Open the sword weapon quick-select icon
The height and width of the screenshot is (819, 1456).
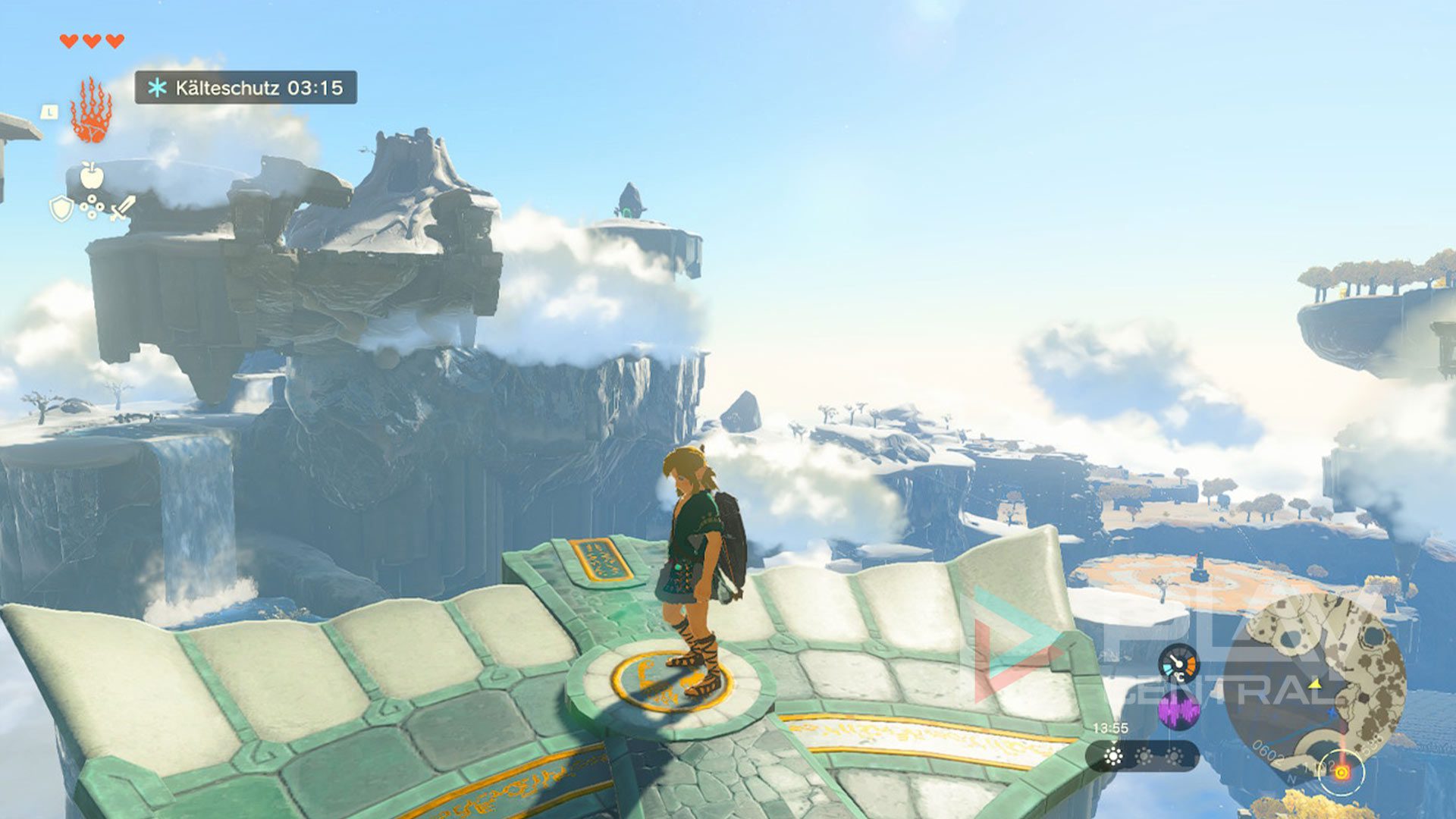123,208
